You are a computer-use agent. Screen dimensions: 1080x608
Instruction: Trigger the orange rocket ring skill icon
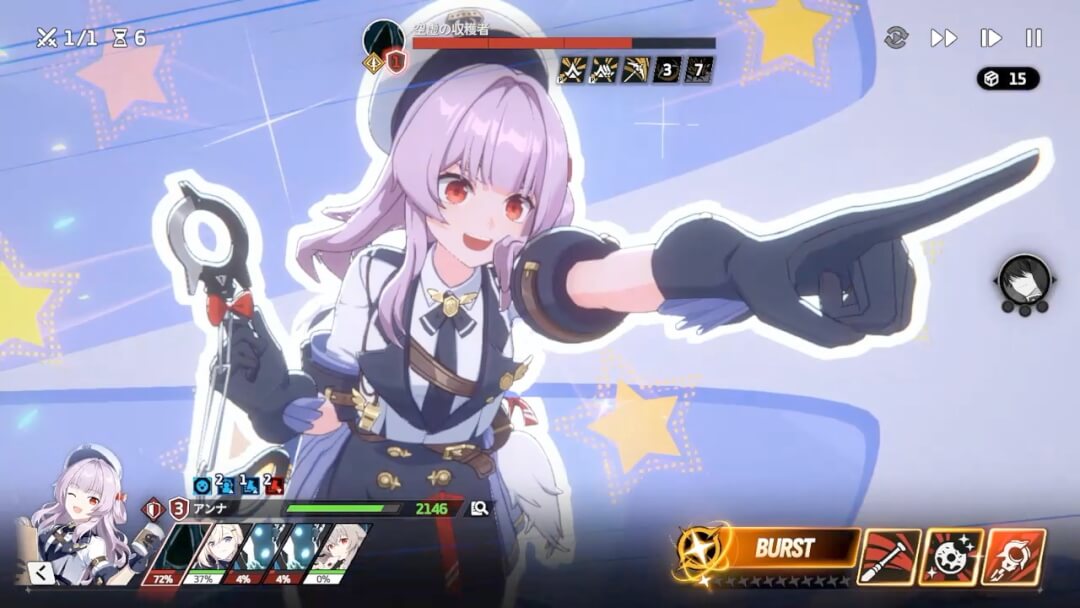coord(1013,556)
